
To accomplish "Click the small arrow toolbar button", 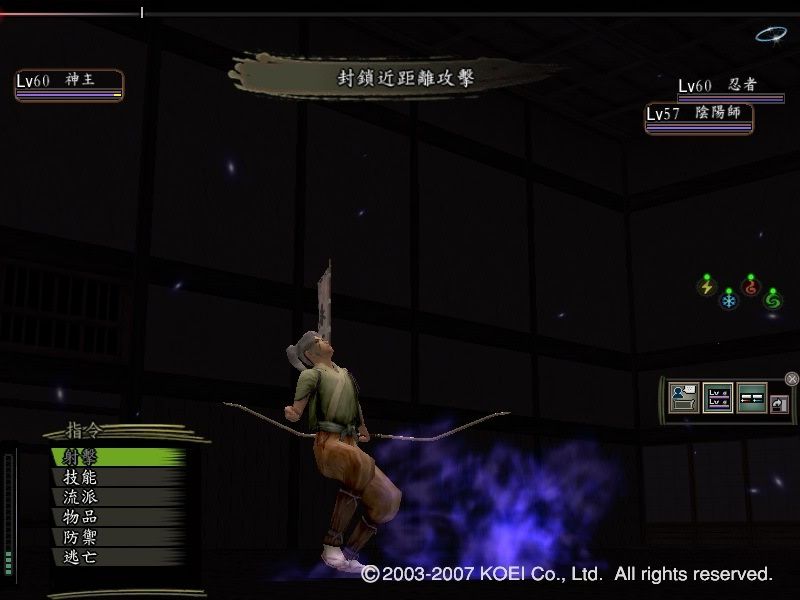I will point(778,399).
